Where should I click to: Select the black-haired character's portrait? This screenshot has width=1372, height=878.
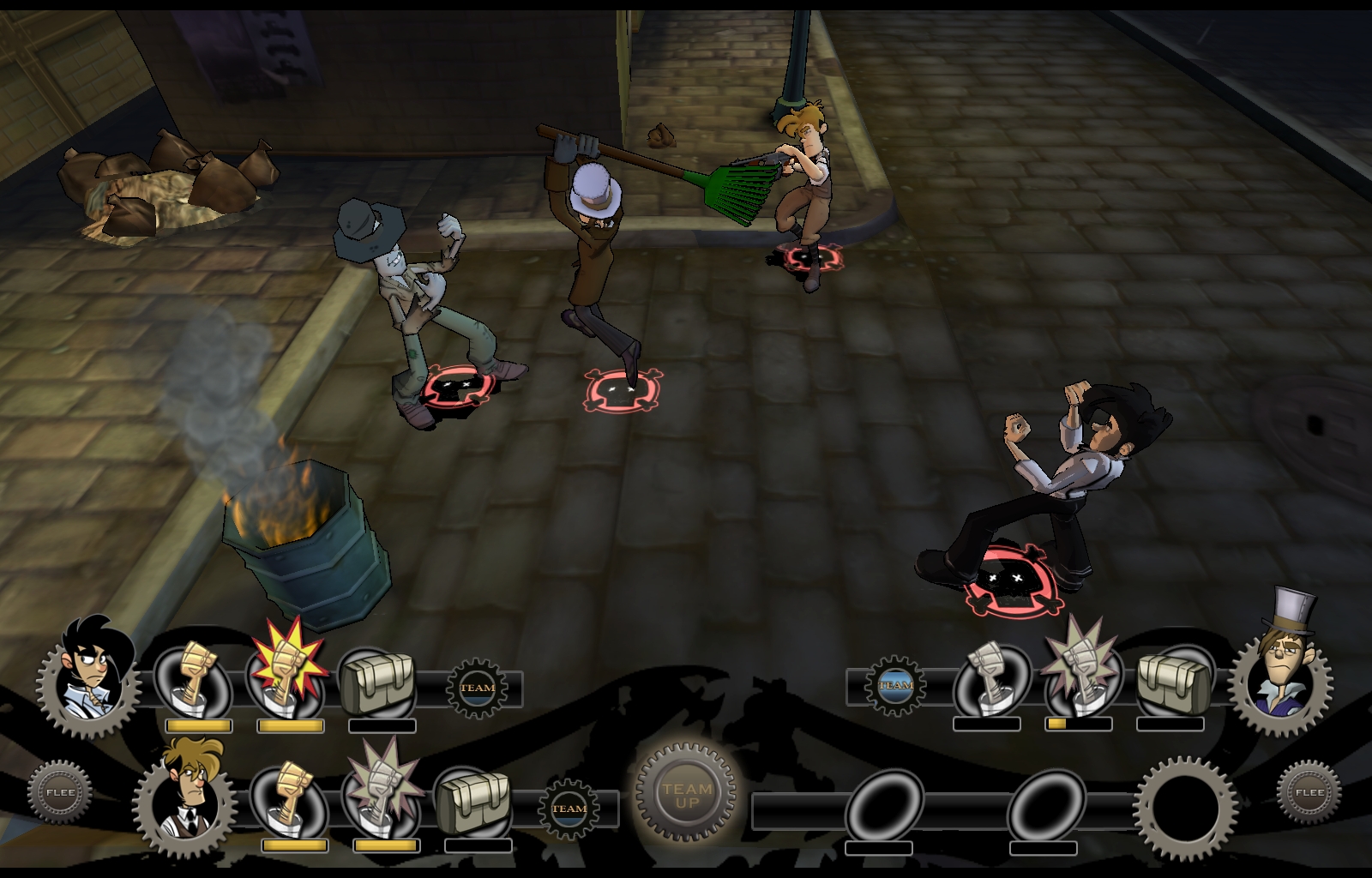89,677
